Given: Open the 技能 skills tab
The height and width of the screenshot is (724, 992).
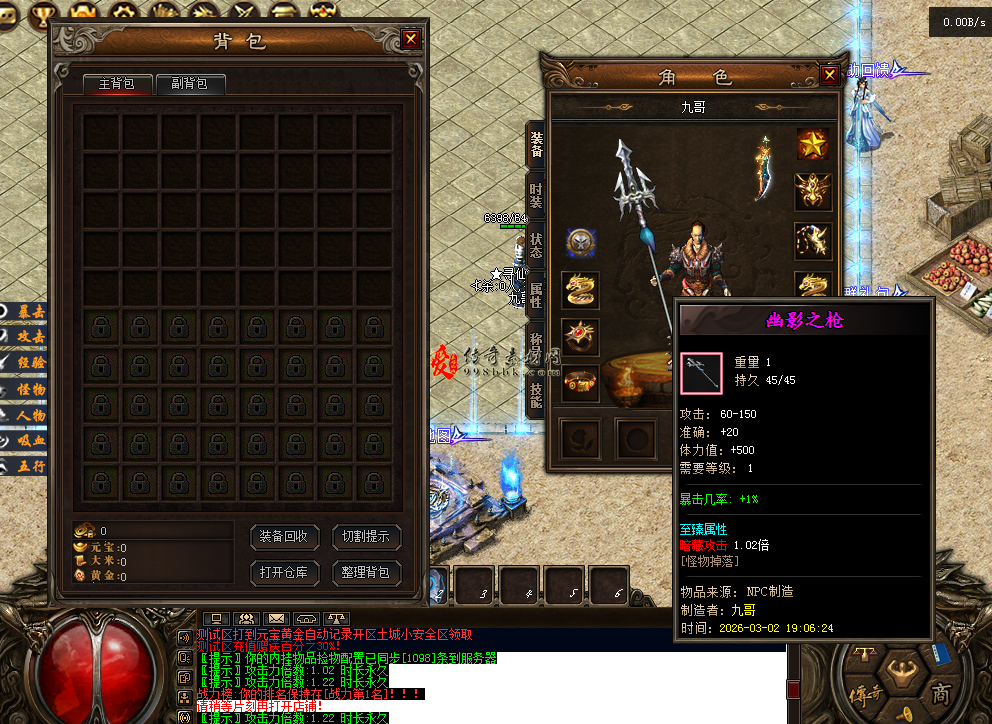Looking at the screenshot, I should point(536,396).
